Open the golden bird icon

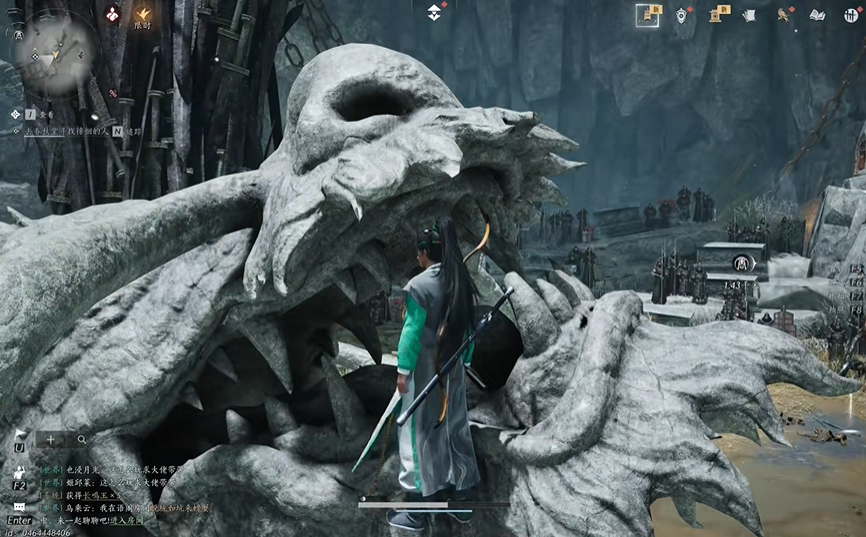pos(785,14)
